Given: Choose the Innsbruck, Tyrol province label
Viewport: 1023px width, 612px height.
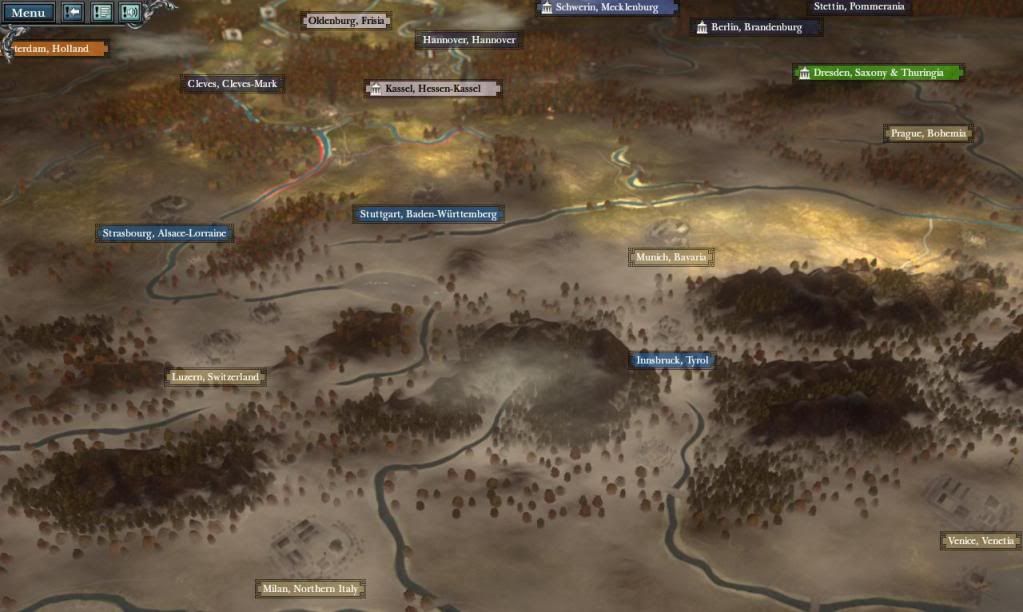Looking at the screenshot, I should (673, 361).
